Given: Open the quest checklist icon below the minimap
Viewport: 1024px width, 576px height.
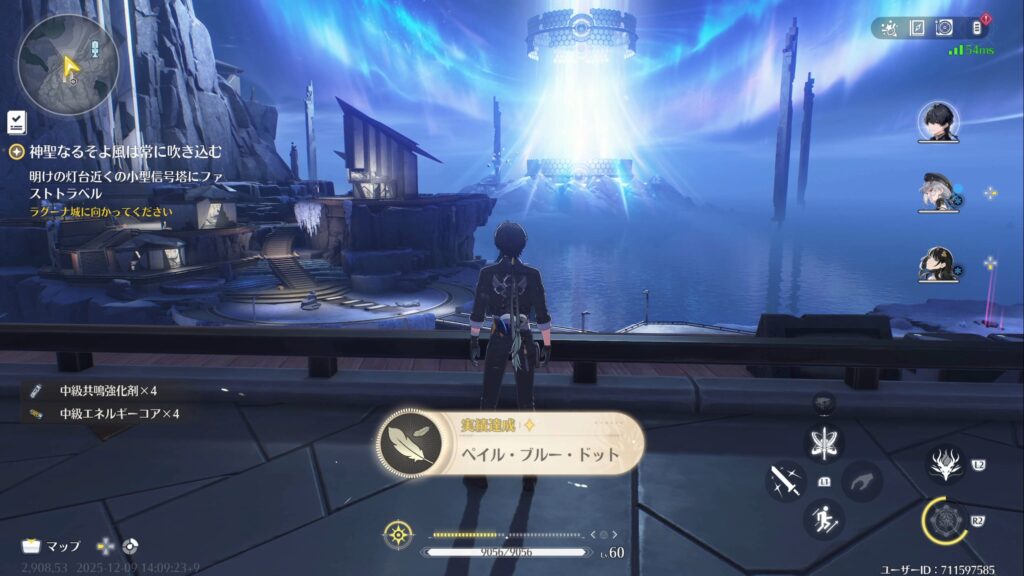Looking at the screenshot, I should point(16,122).
